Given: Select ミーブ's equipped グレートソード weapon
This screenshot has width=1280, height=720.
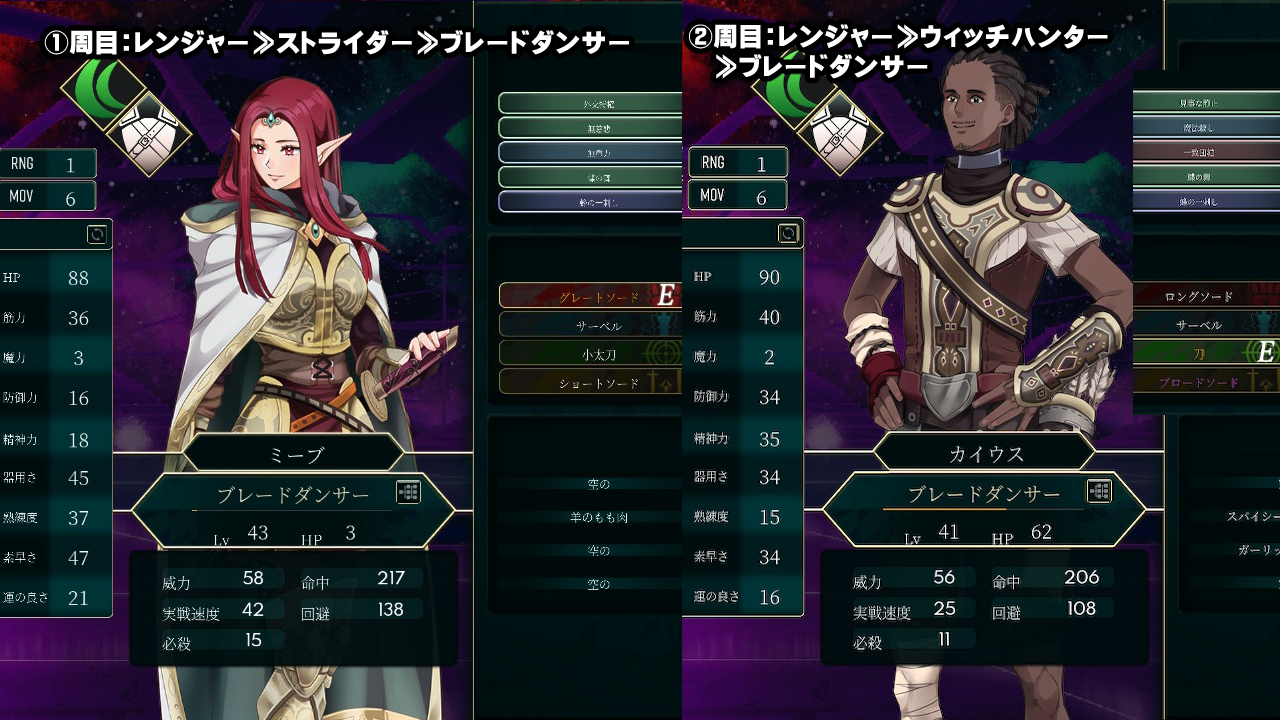Looking at the screenshot, I should coord(589,296).
